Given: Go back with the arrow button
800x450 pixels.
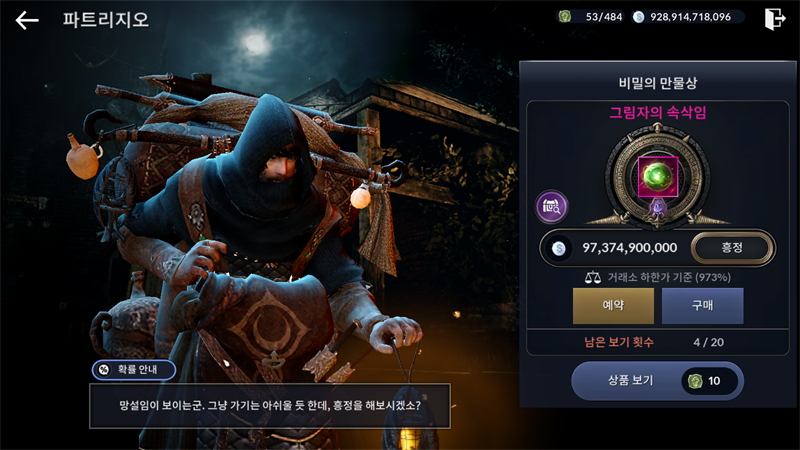Looking at the screenshot, I should [x=27, y=20].
